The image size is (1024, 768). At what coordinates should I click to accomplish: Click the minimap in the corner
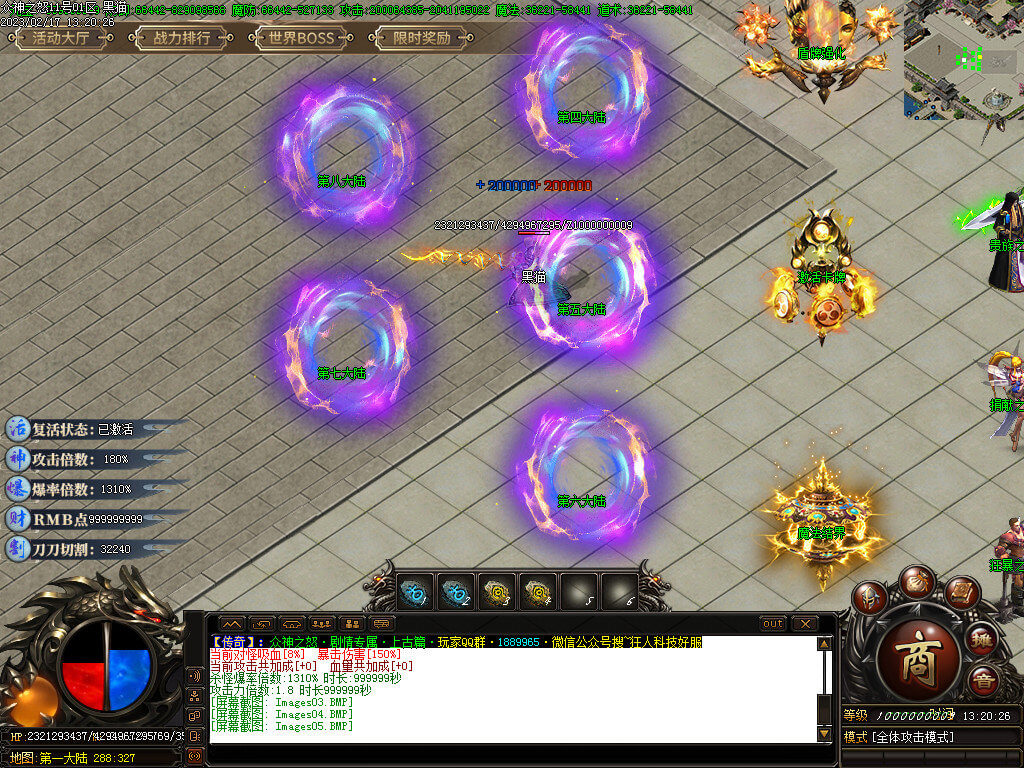point(963,60)
